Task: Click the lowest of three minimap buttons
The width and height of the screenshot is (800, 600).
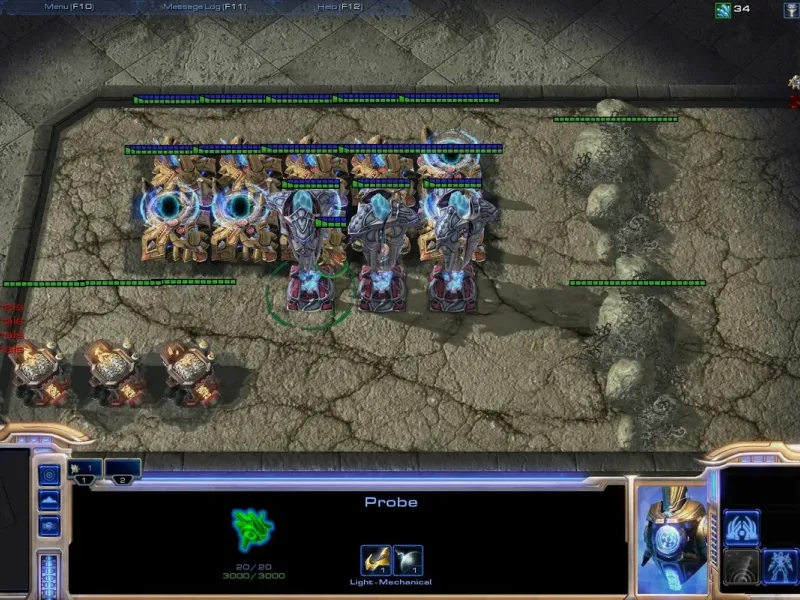Action: tap(49, 526)
